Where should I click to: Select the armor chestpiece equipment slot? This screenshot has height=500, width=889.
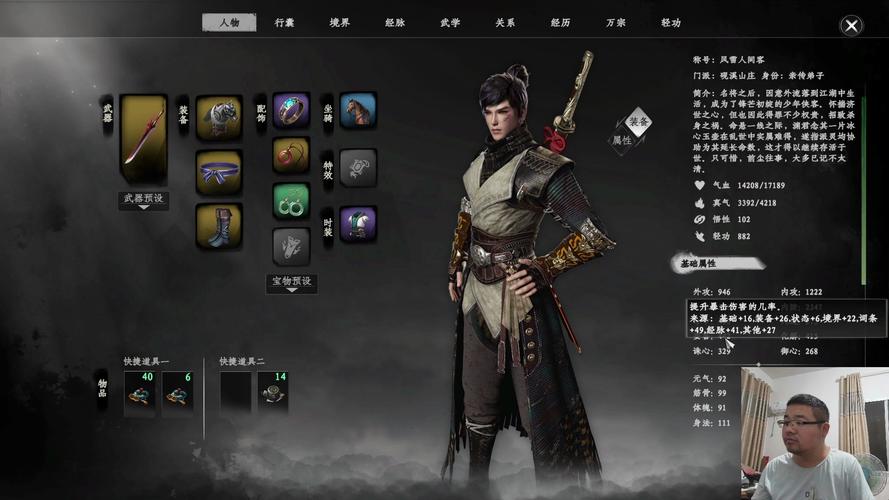click(x=219, y=117)
